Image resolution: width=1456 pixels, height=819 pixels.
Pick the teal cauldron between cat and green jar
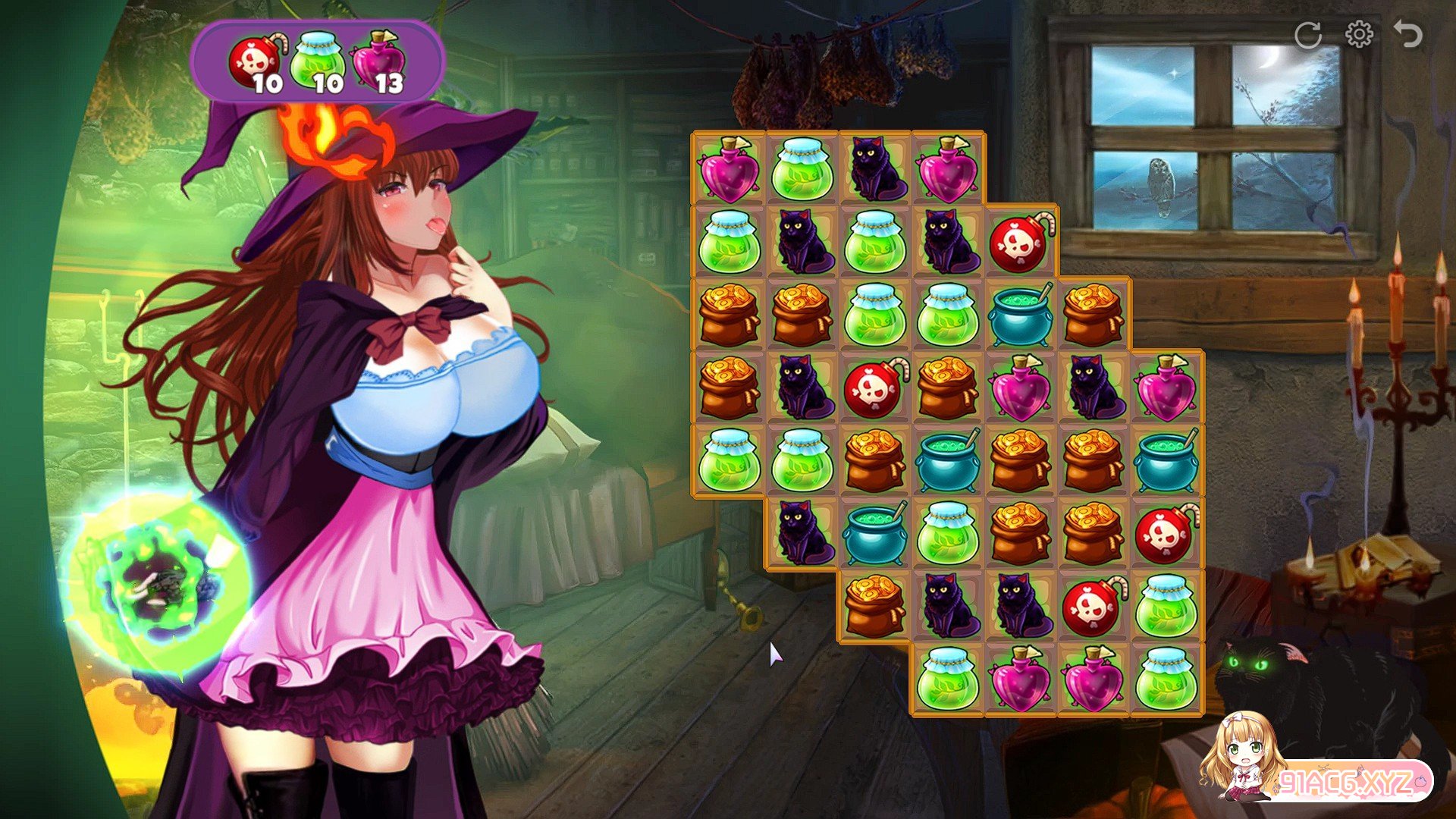tap(875, 534)
